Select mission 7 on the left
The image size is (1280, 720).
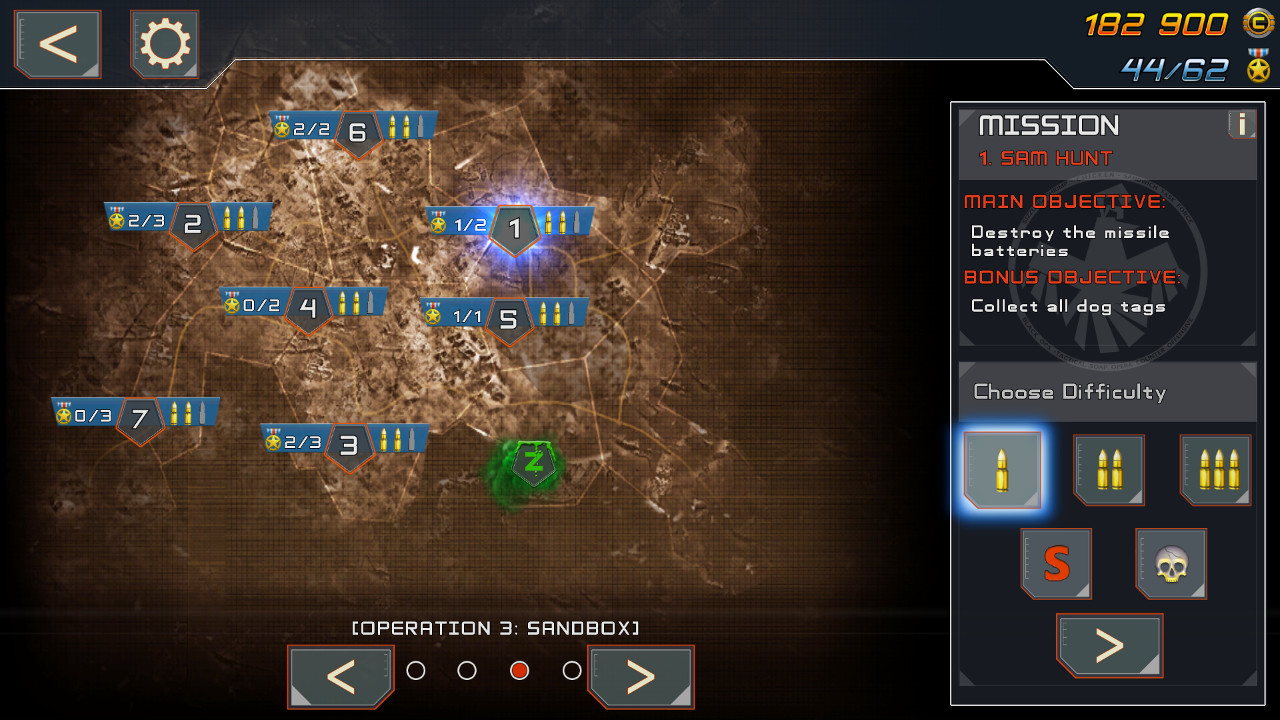[x=140, y=417]
